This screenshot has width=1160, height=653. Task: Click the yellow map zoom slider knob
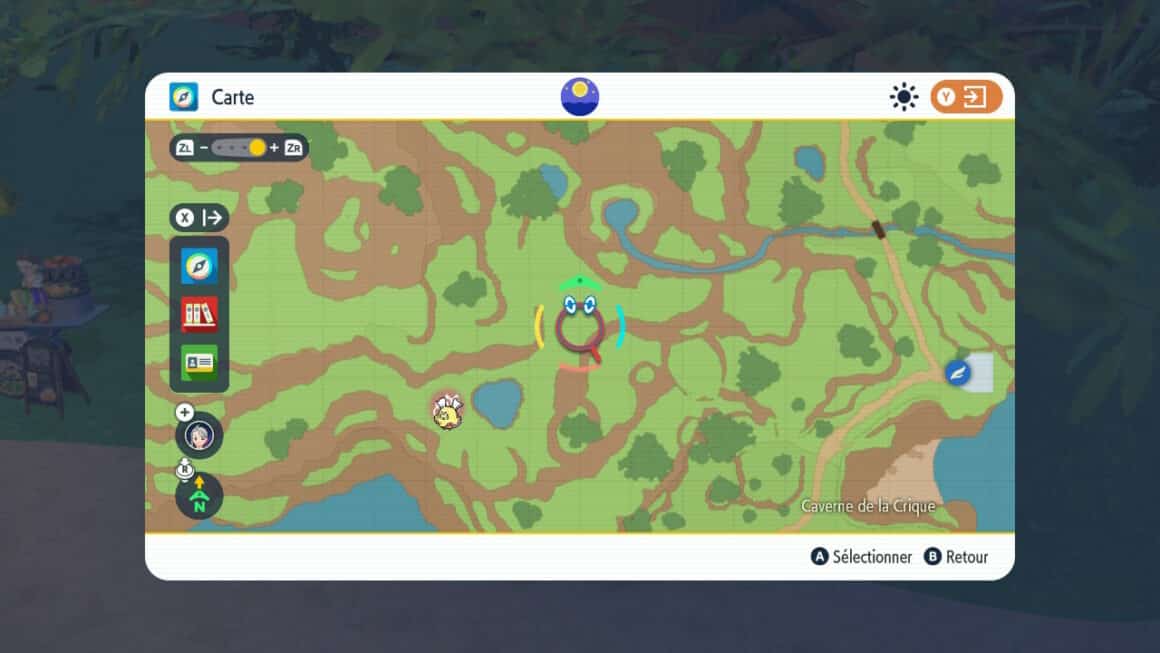tap(257, 148)
